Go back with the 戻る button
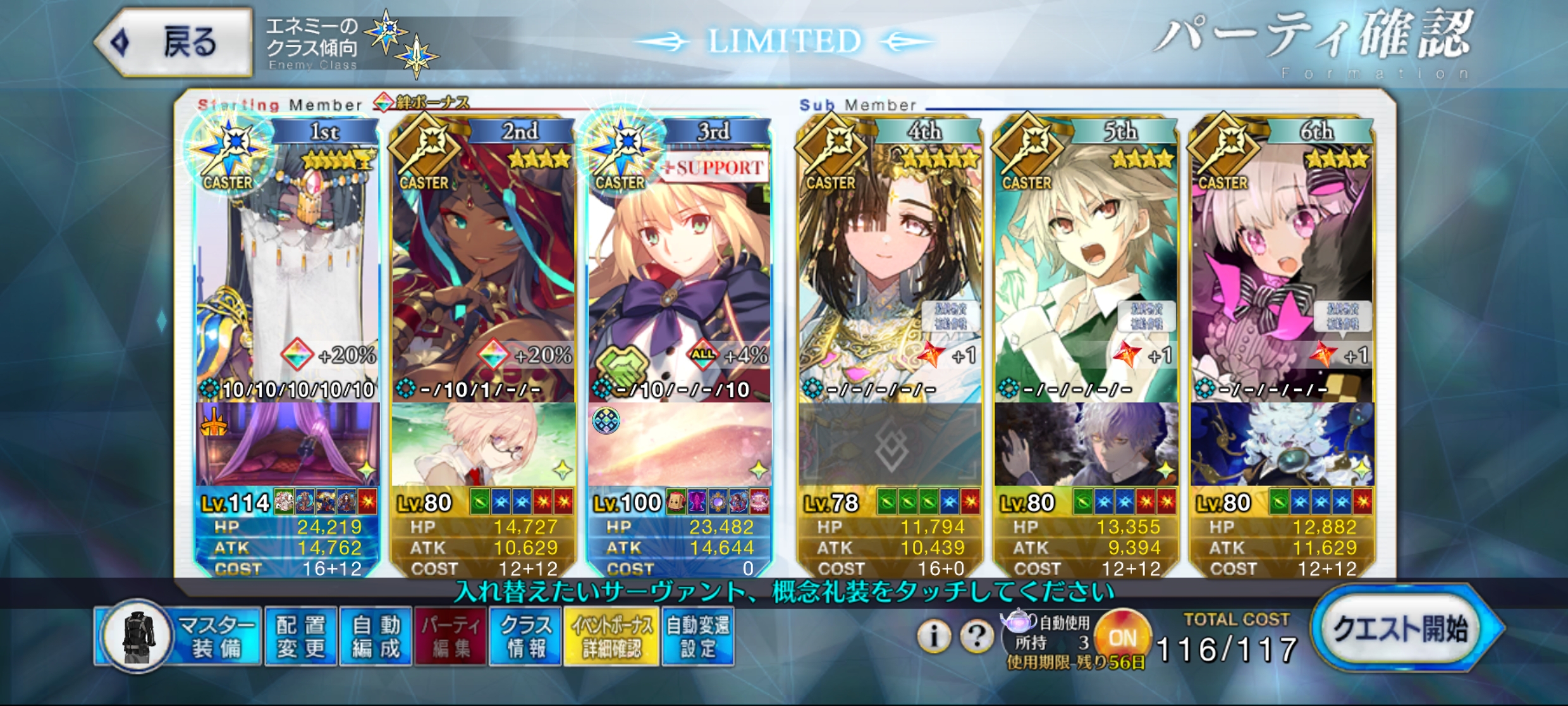1568x706 pixels. pyautogui.click(x=175, y=43)
